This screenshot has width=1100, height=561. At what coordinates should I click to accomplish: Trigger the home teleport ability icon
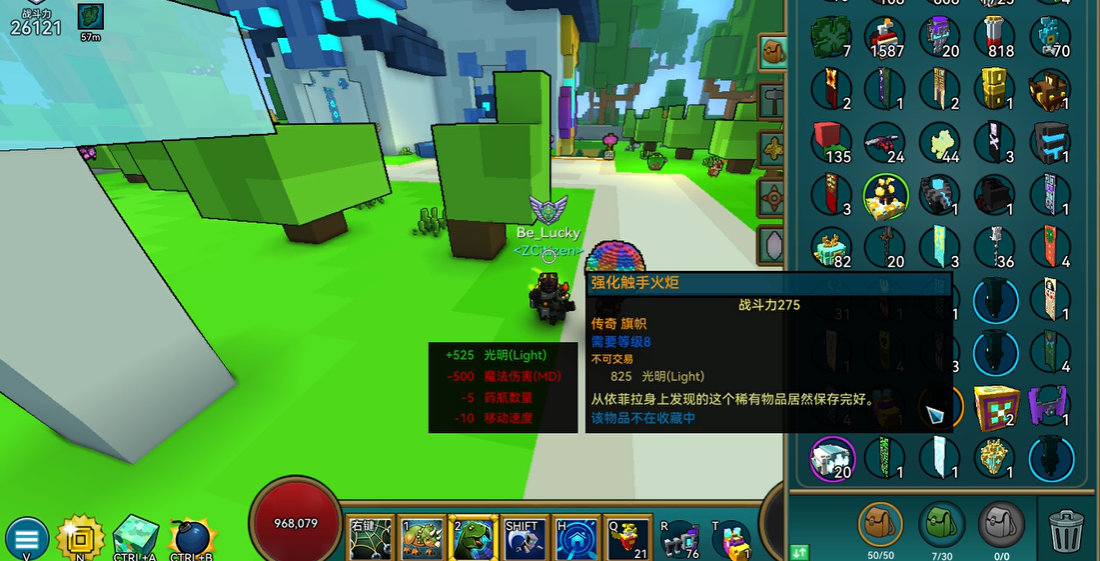576,538
